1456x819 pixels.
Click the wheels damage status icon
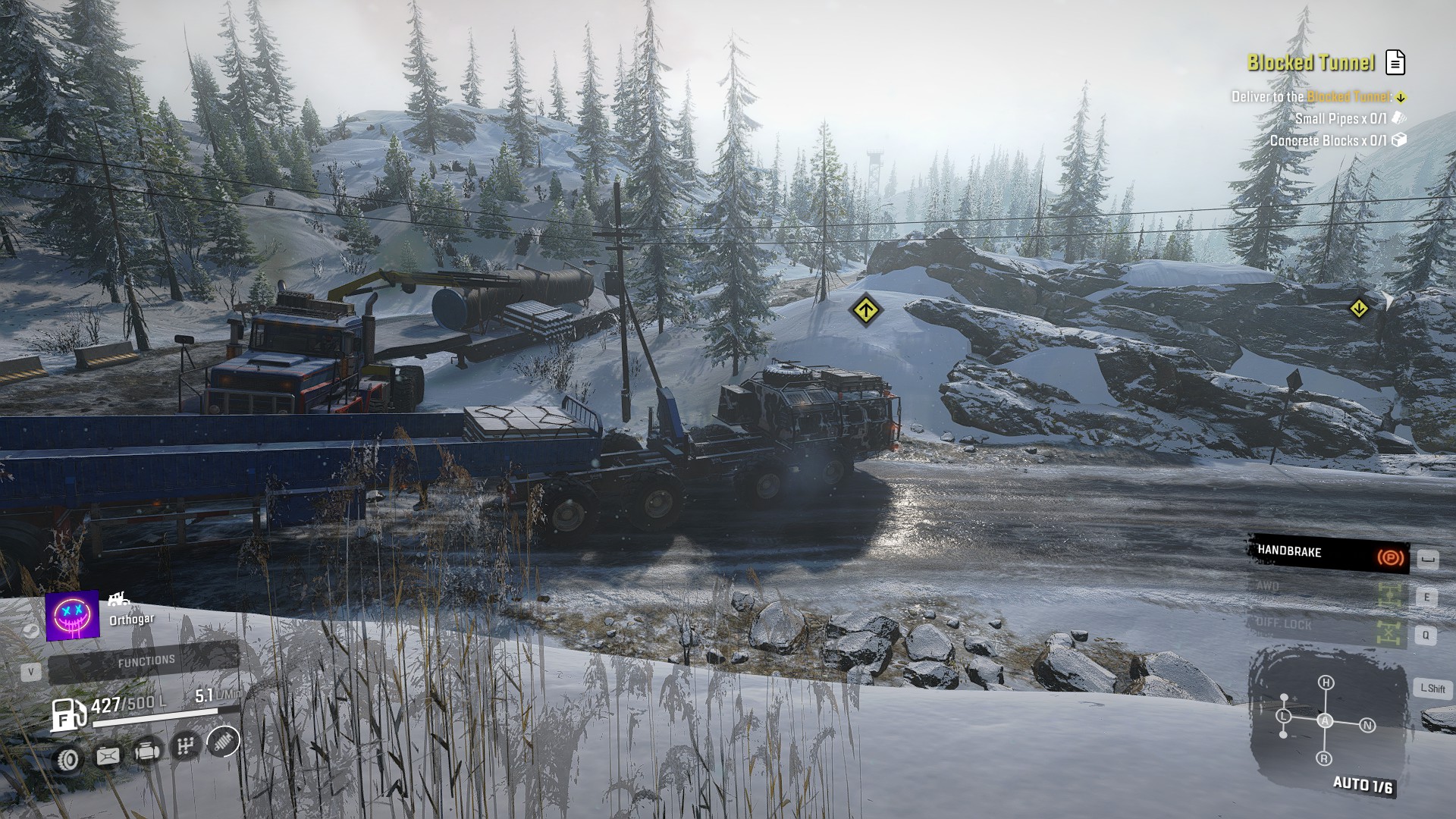coord(69,758)
